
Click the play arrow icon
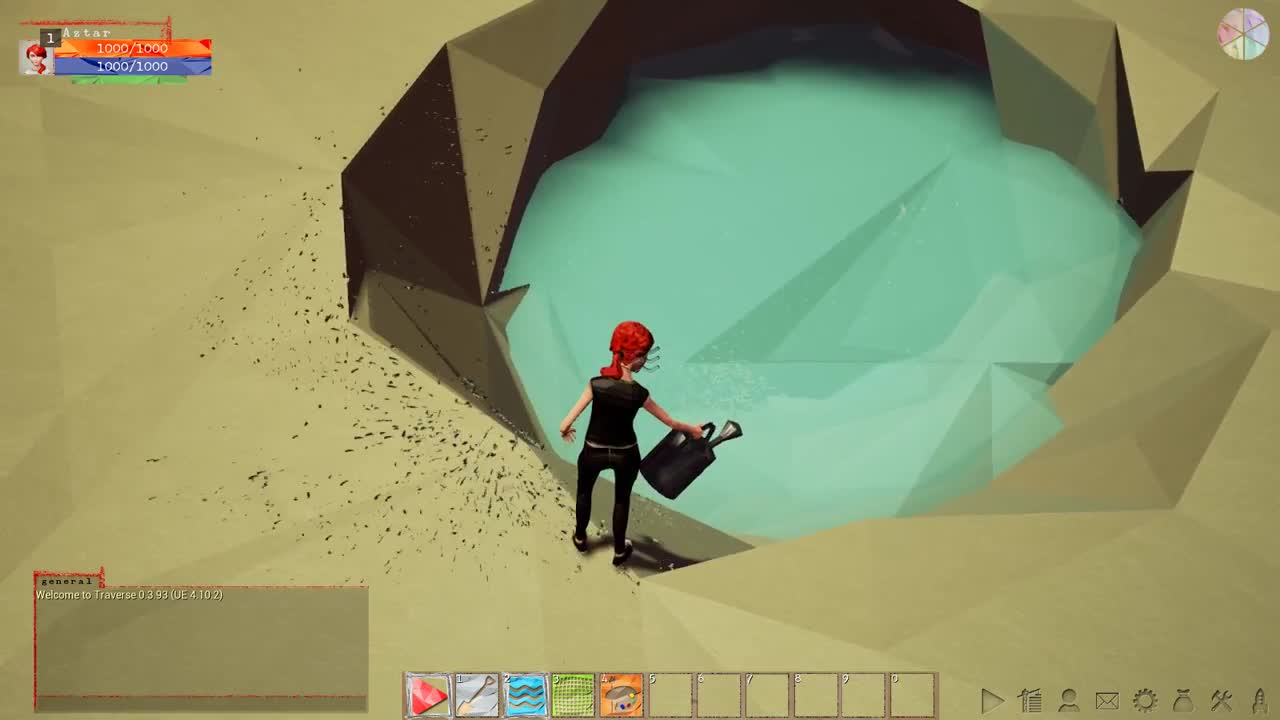(991, 700)
